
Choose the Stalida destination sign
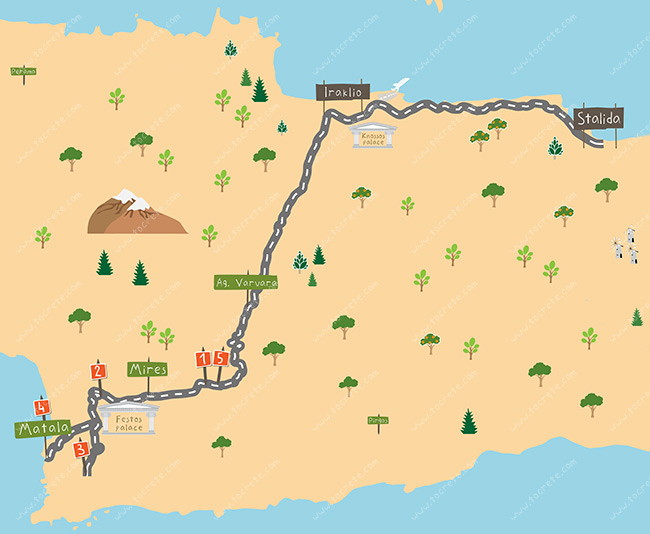[x=599, y=119]
